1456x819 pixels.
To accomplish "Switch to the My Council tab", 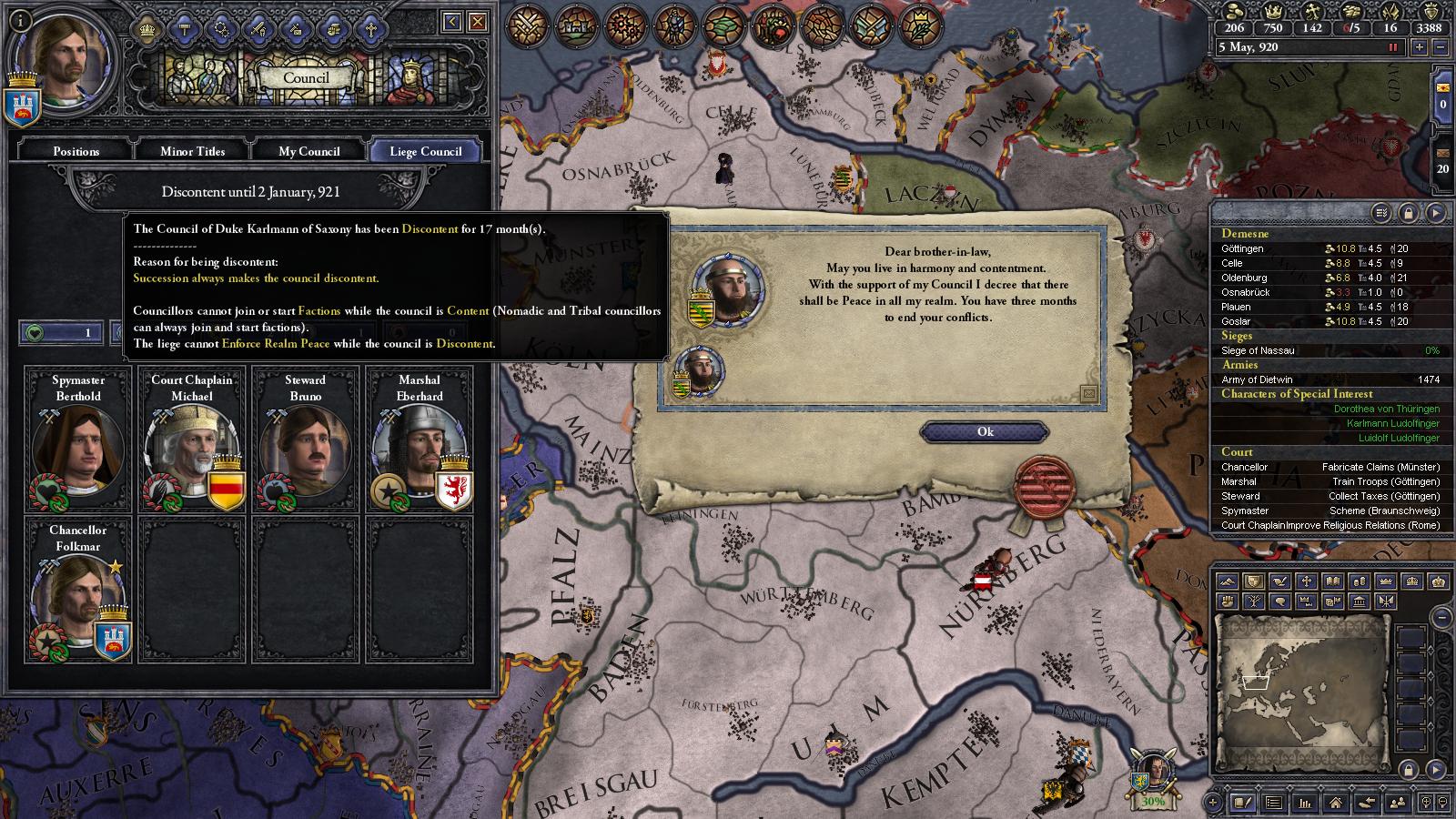I will 308,151.
